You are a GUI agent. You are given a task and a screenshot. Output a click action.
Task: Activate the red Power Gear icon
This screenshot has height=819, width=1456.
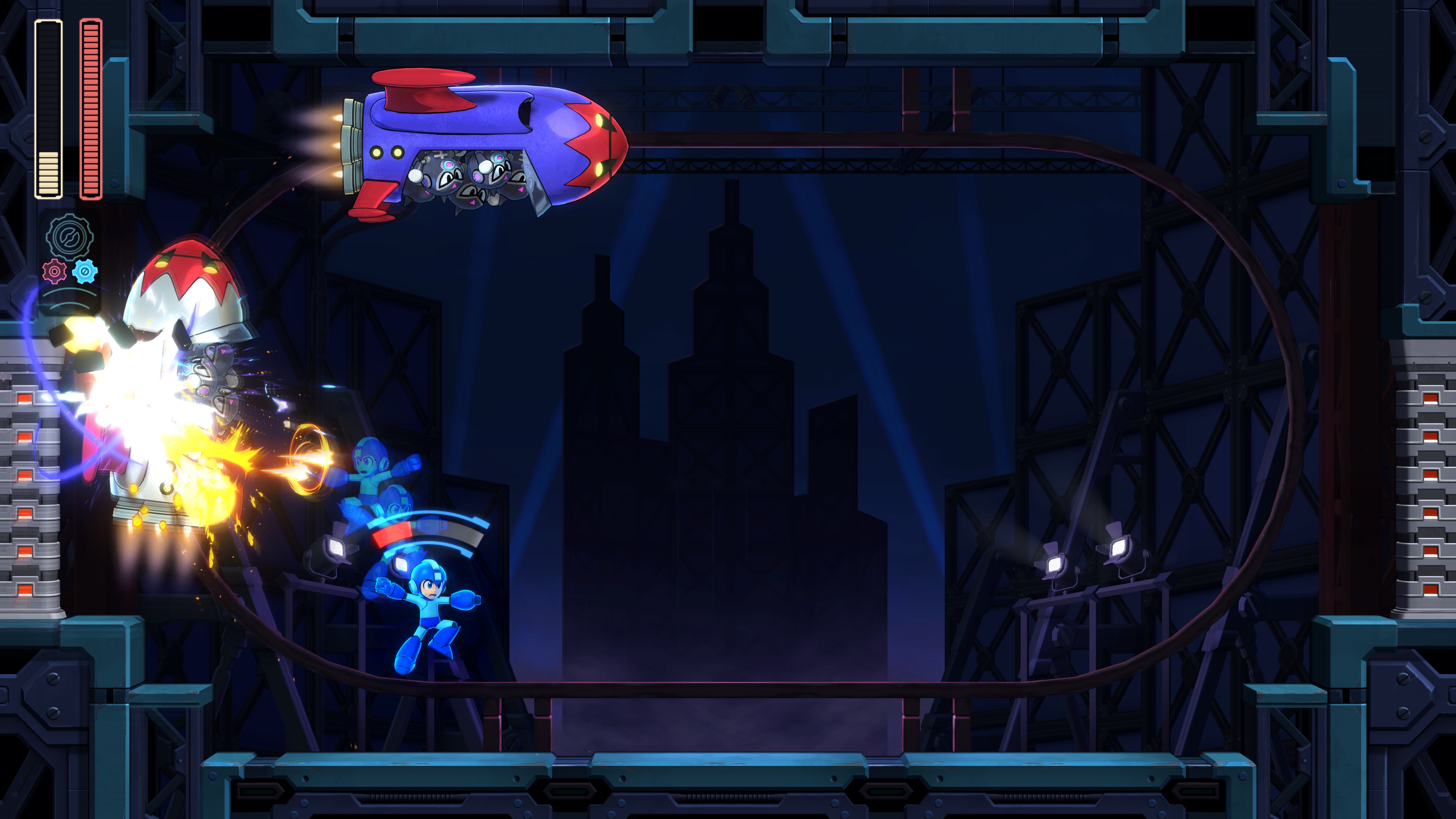click(54, 272)
